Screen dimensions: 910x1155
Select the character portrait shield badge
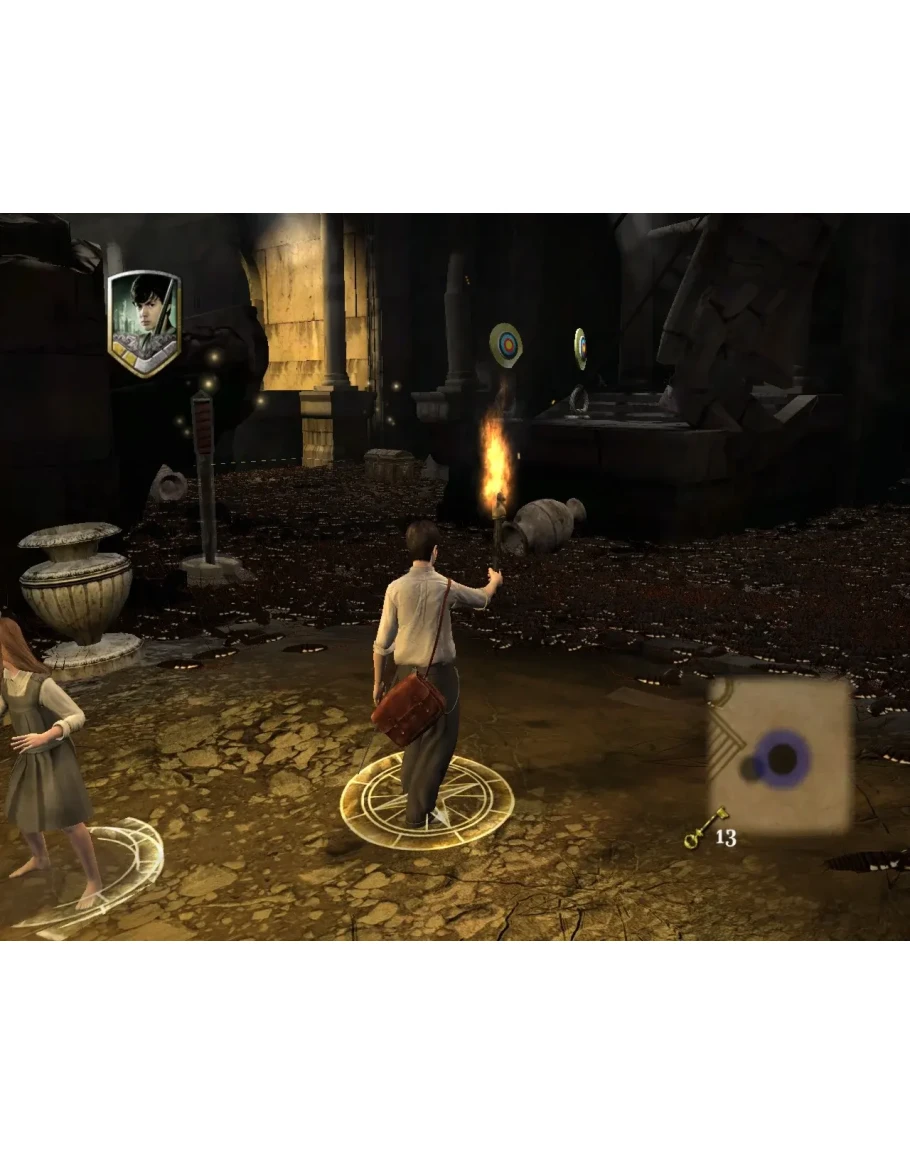click(144, 322)
